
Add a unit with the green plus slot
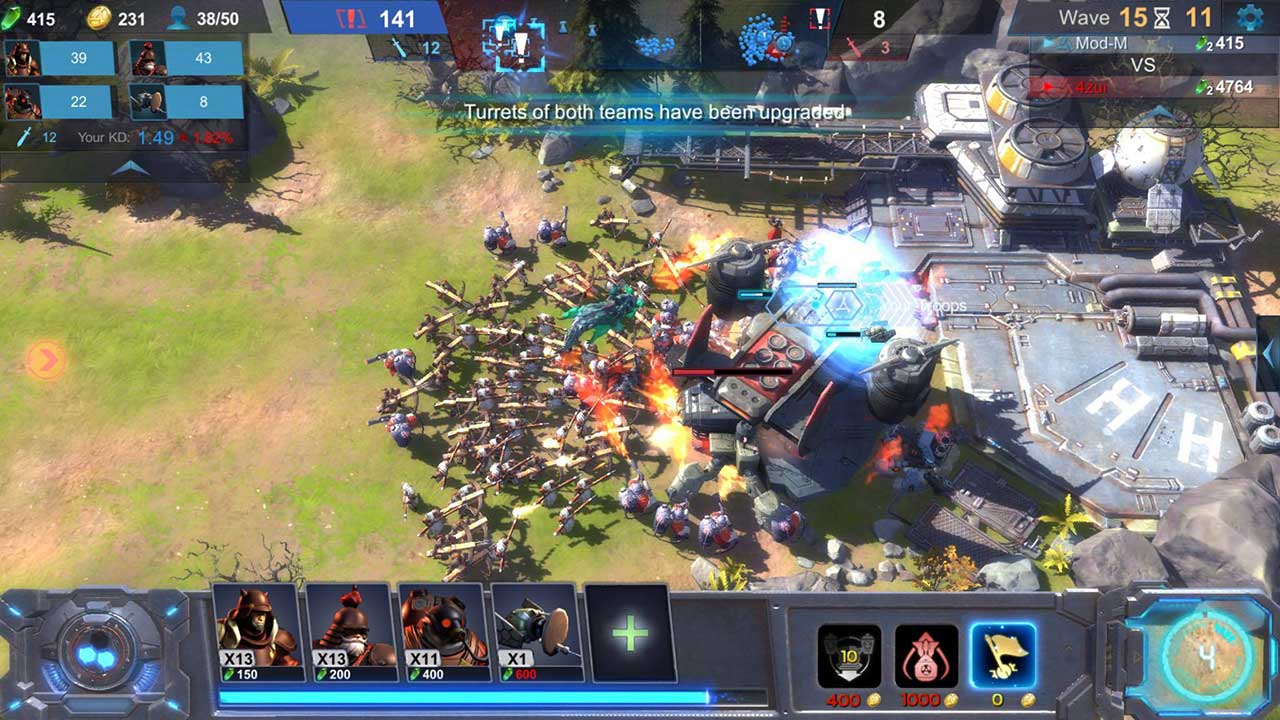[x=630, y=633]
